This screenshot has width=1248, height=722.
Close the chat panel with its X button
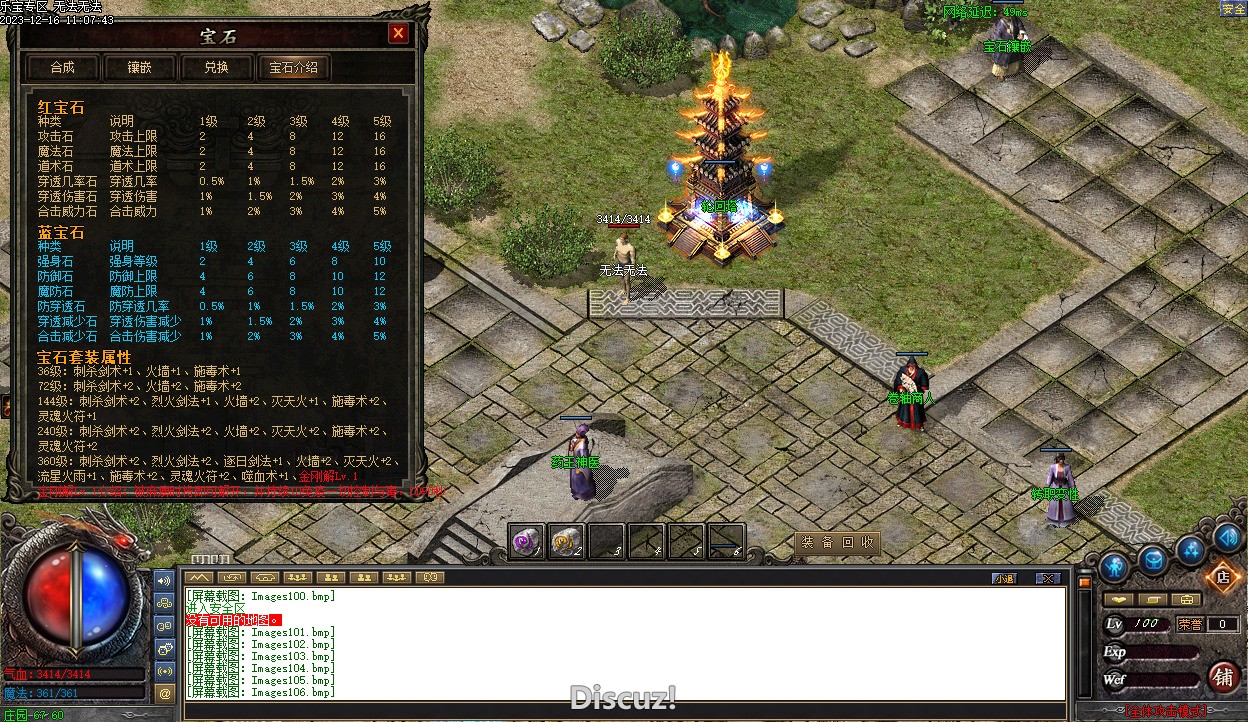click(1047, 578)
